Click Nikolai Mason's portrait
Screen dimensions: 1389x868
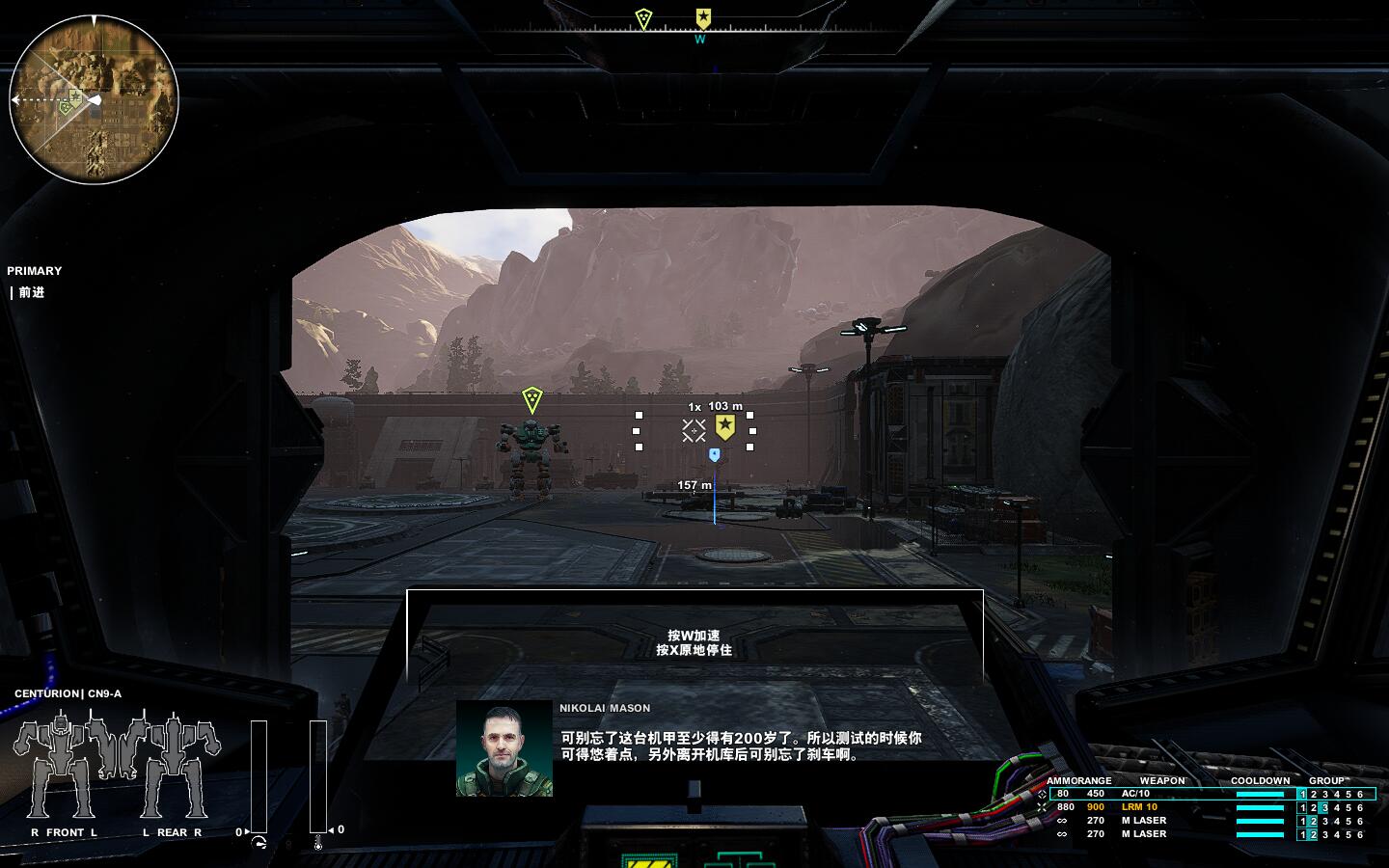click(x=504, y=748)
